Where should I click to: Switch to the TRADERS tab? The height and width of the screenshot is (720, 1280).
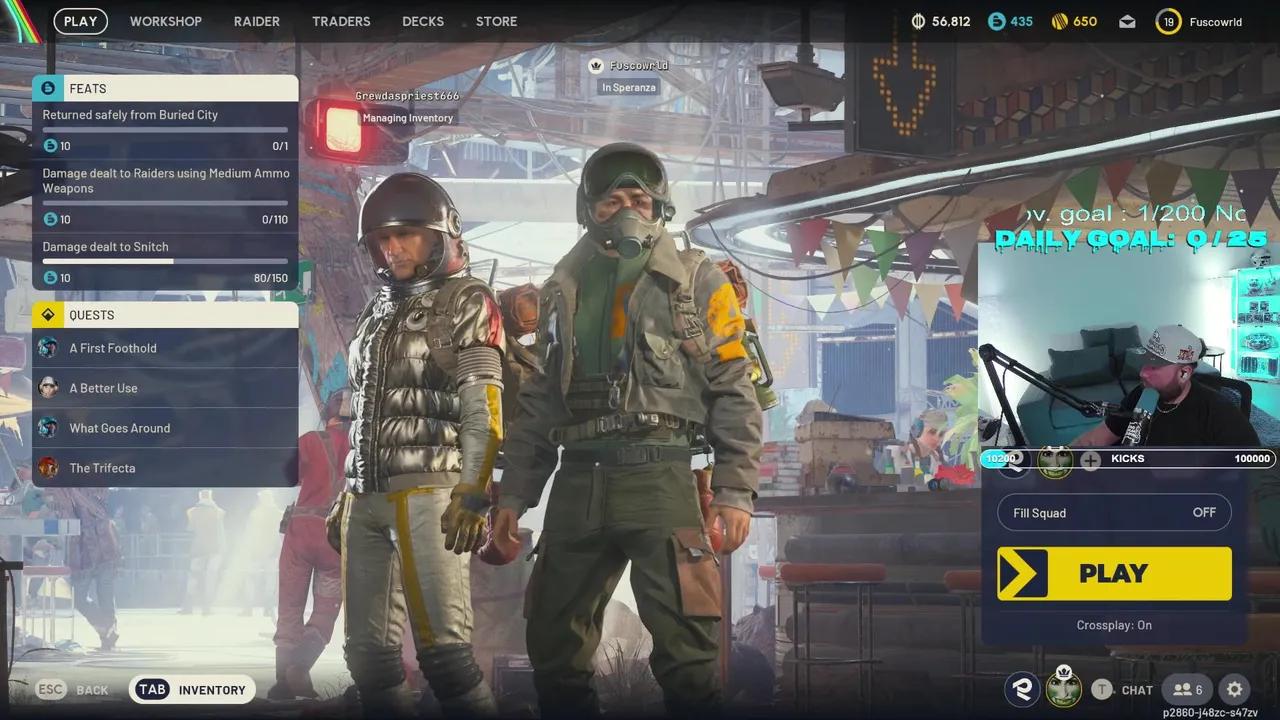click(341, 20)
